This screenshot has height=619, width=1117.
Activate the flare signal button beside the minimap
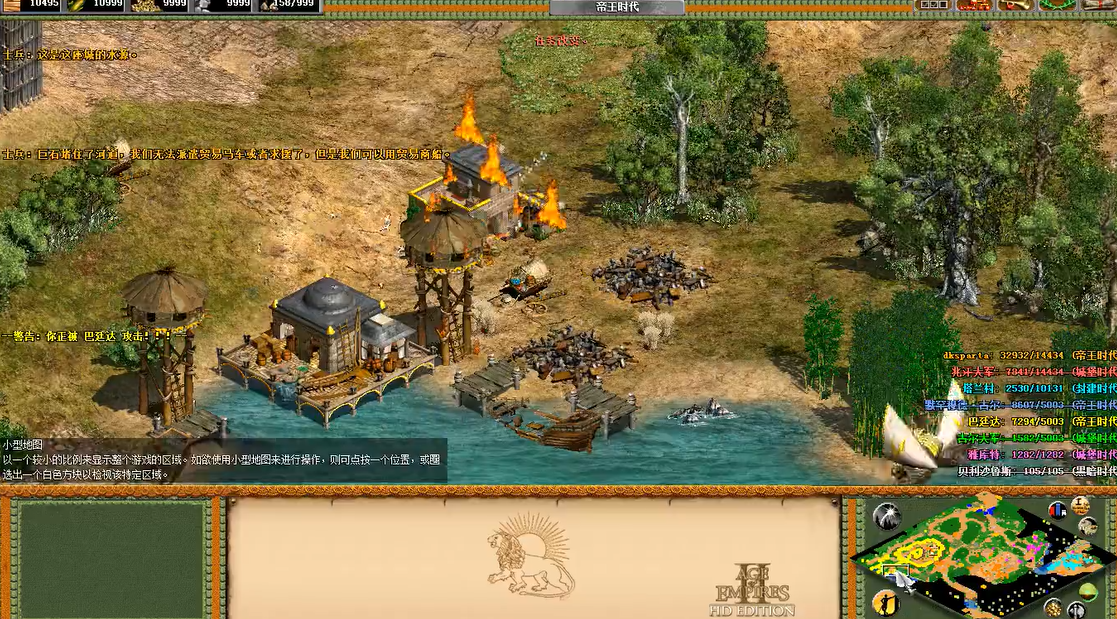click(886, 516)
